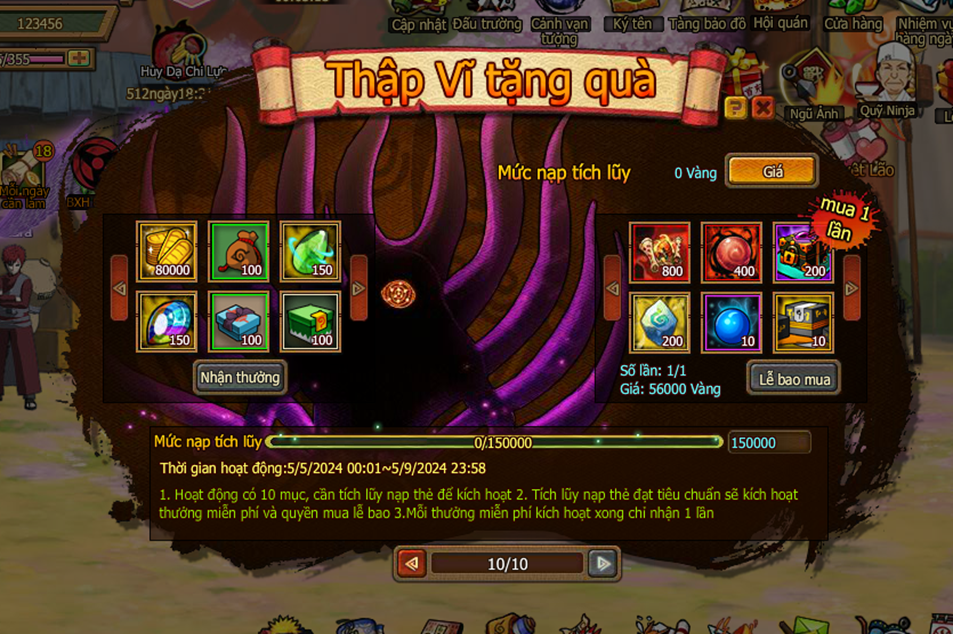The height and width of the screenshot is (634, 953).
Task: Choose the green crystal 150 reward
Action: 310,250
